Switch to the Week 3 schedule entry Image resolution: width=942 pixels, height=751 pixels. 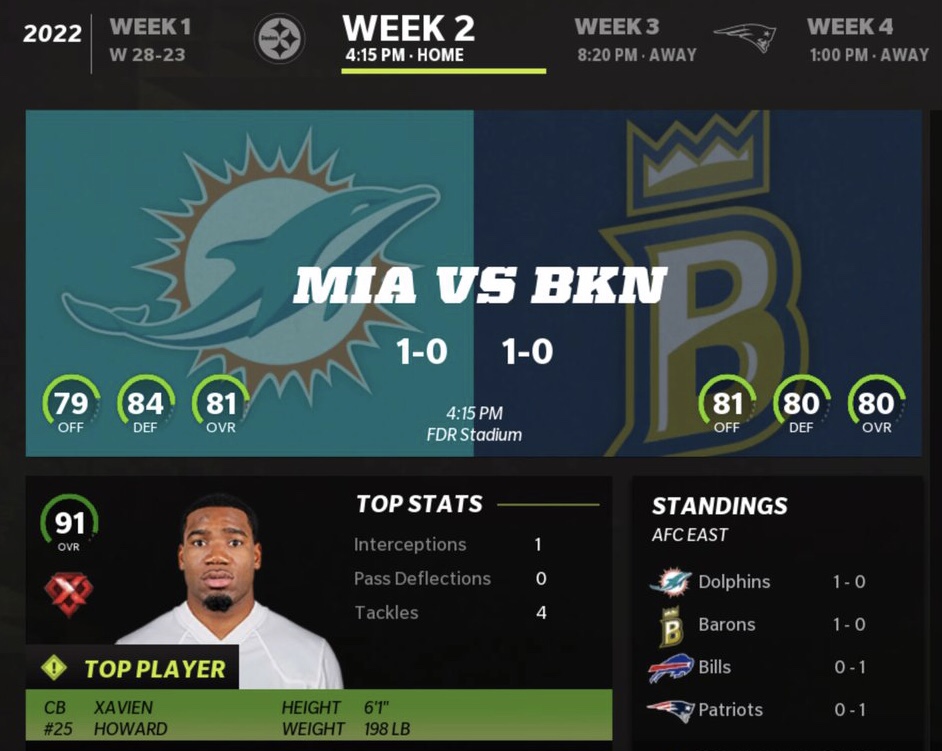634,39
